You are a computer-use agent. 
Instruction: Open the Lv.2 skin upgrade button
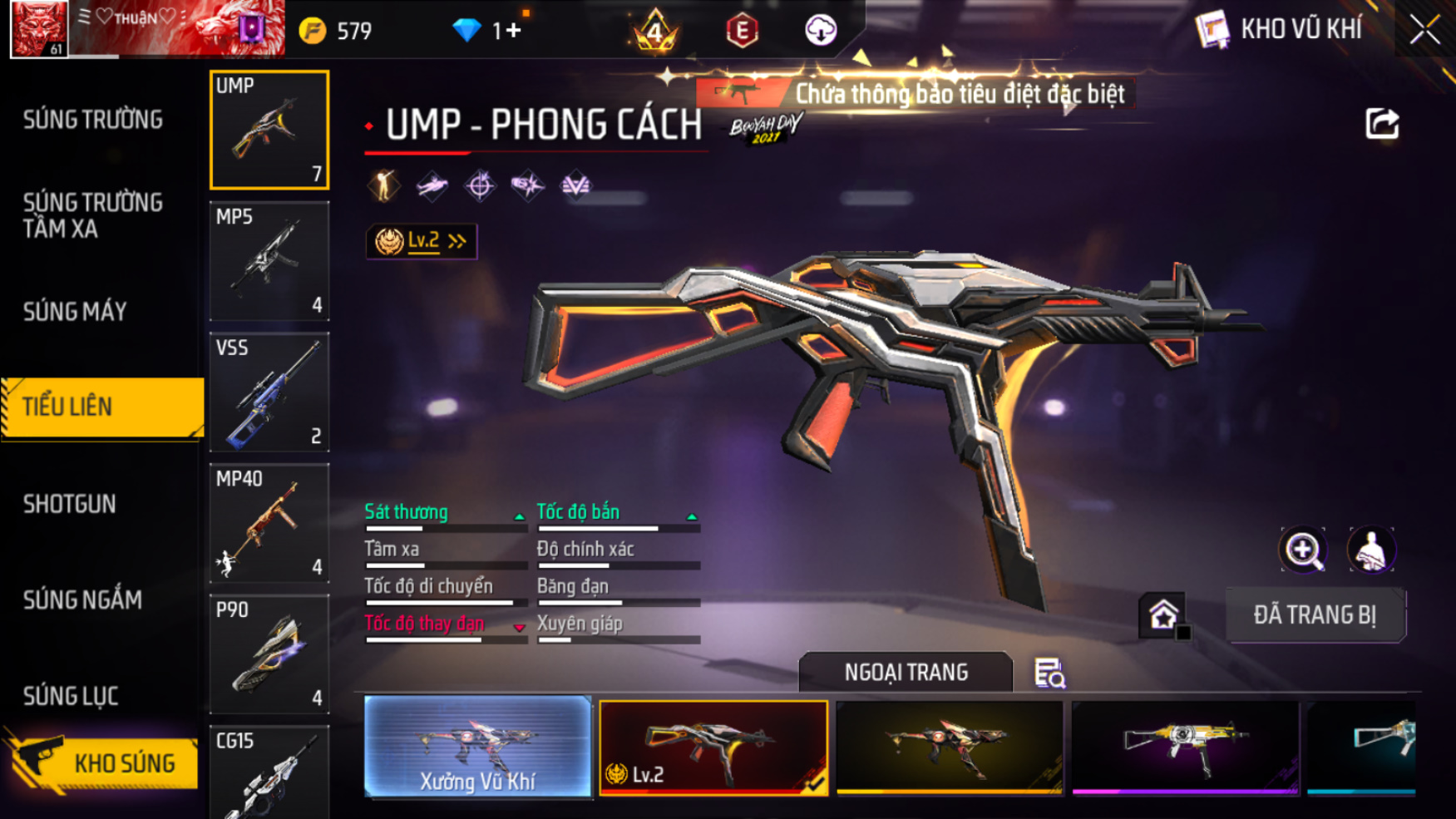422,241
